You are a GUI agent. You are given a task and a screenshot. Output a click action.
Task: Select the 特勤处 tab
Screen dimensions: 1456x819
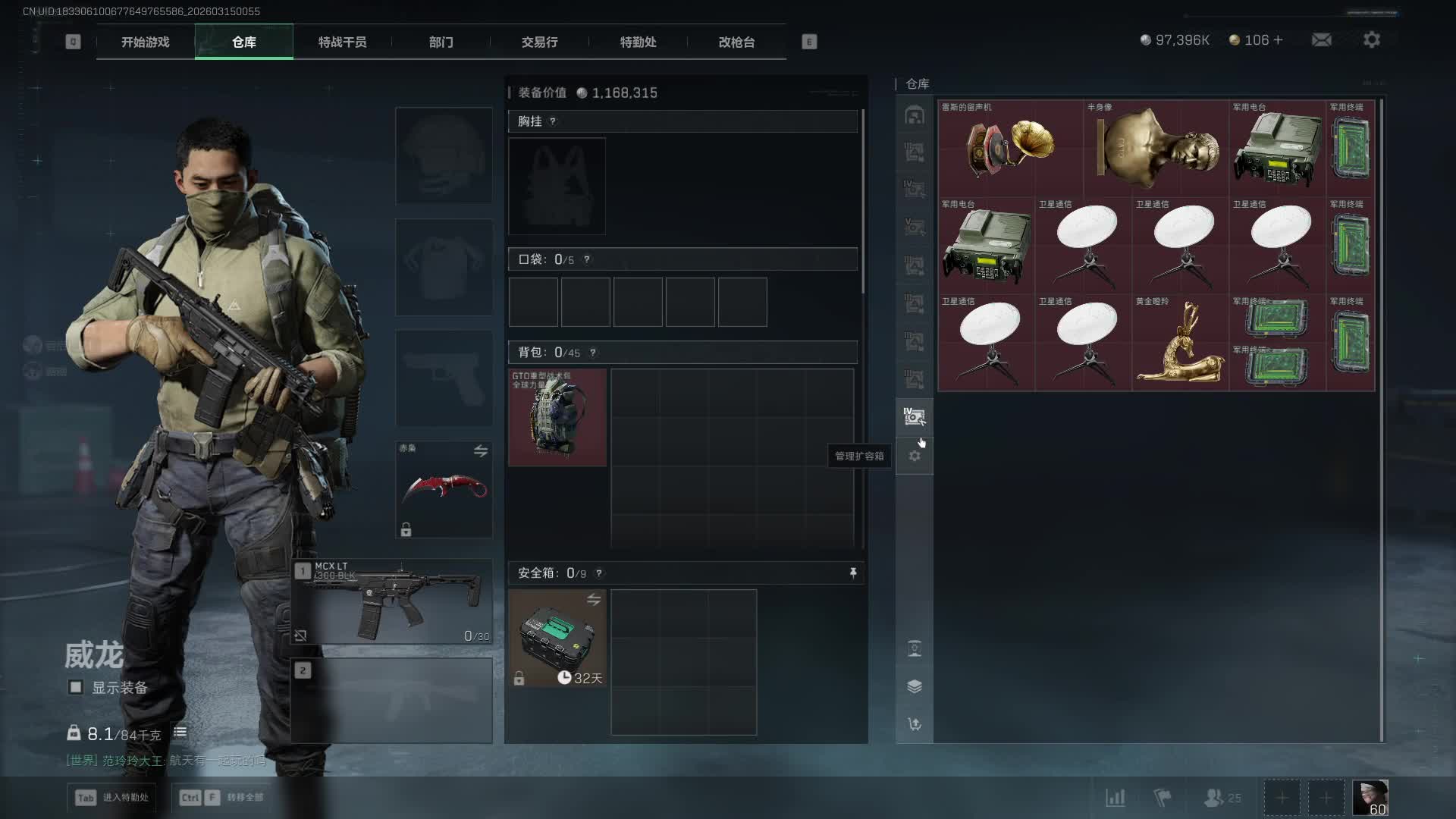click(638, 42)
